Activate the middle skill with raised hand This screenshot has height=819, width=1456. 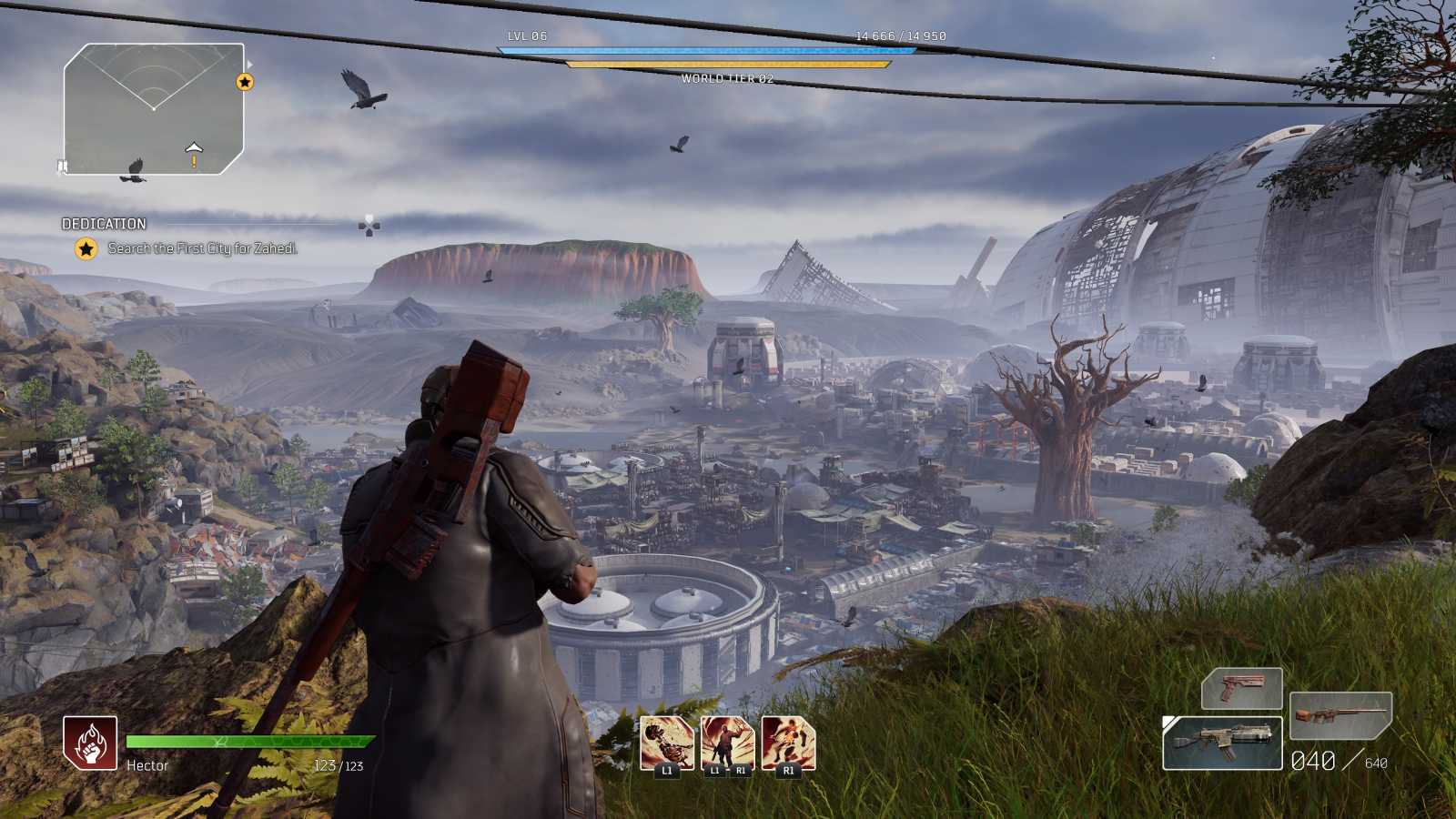point(727,743)
